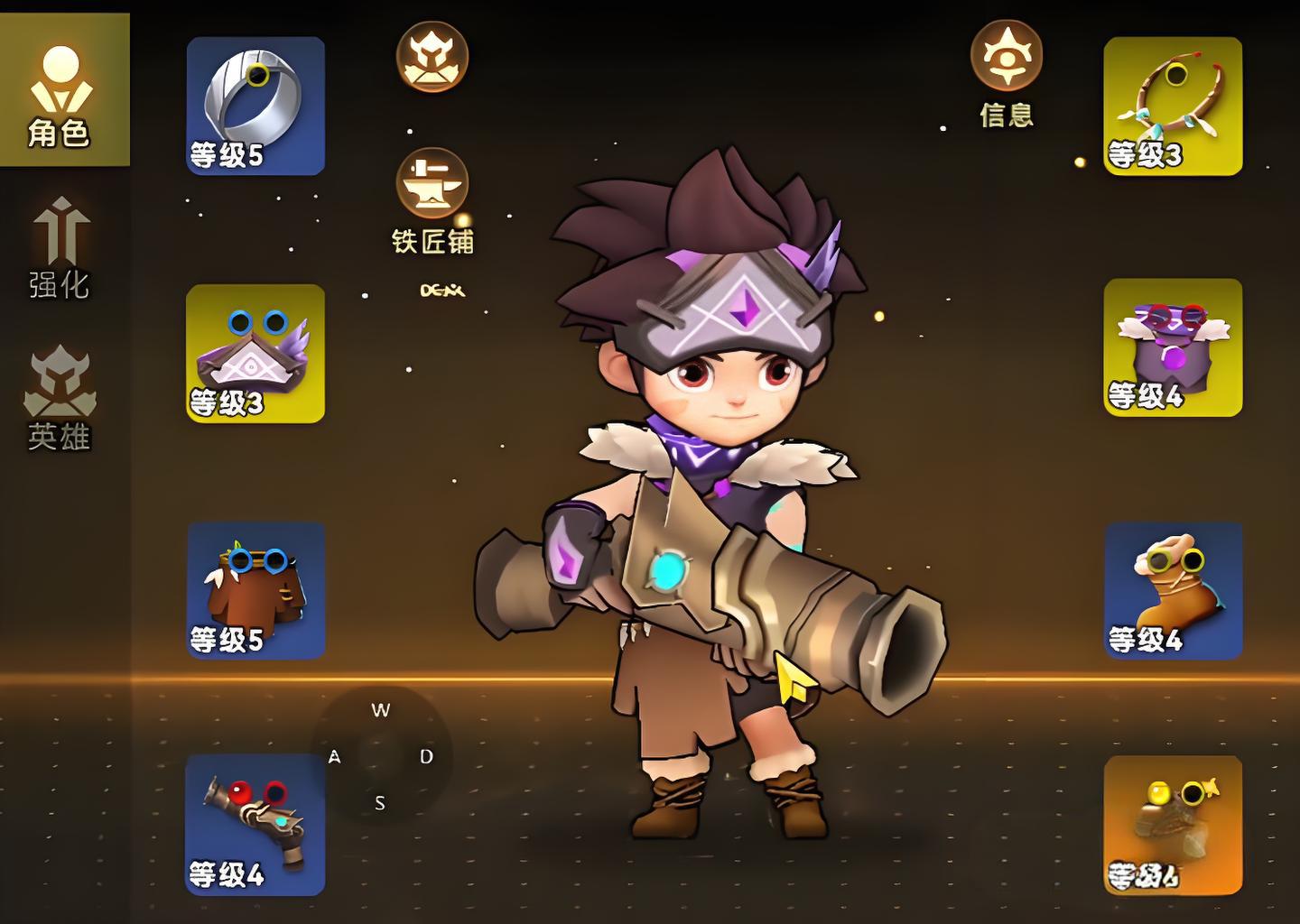The image size is (1300, 924).
Task: Pick the level 4 pistol weapon slot
Action: 255,825
